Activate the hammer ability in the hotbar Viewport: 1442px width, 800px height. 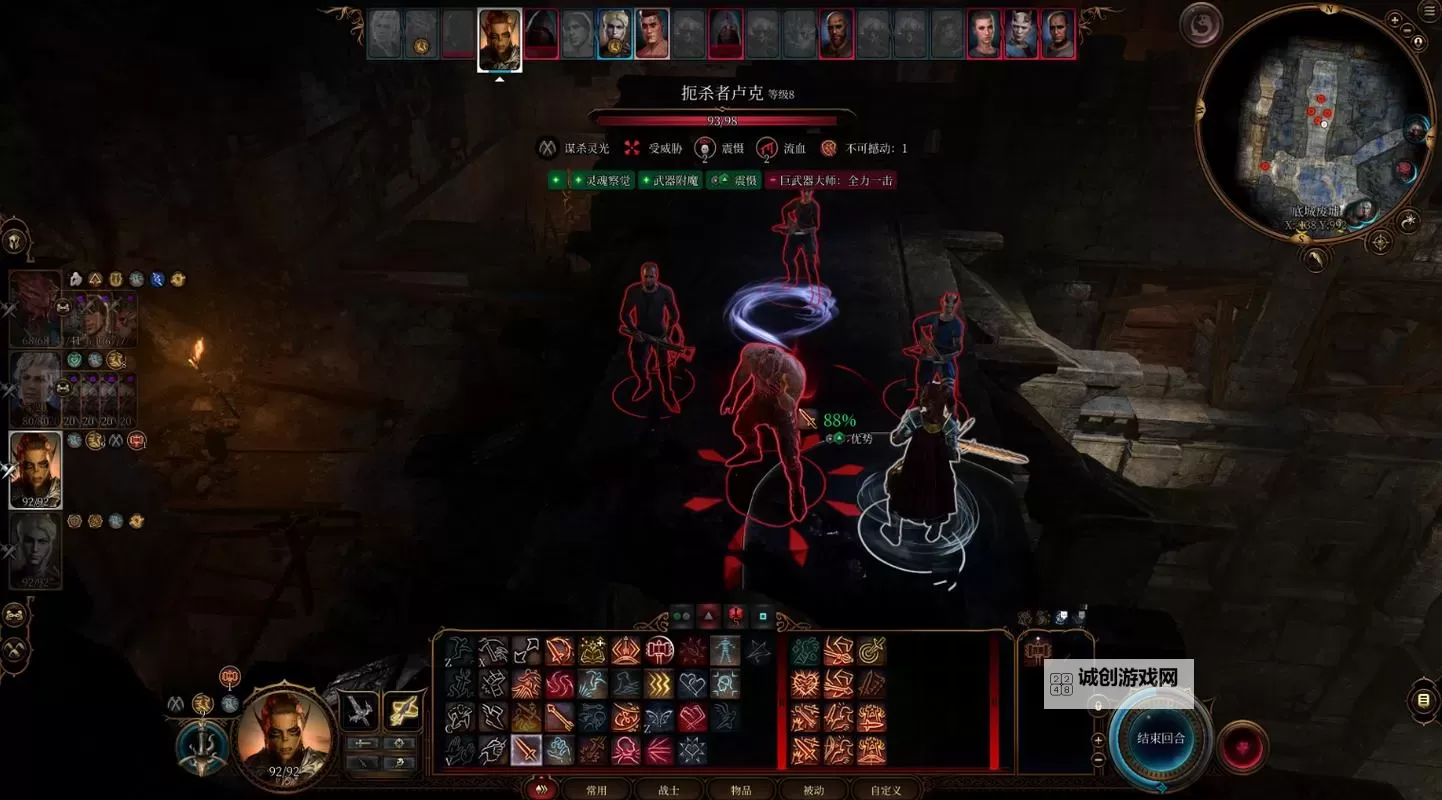tap(659, 651)
